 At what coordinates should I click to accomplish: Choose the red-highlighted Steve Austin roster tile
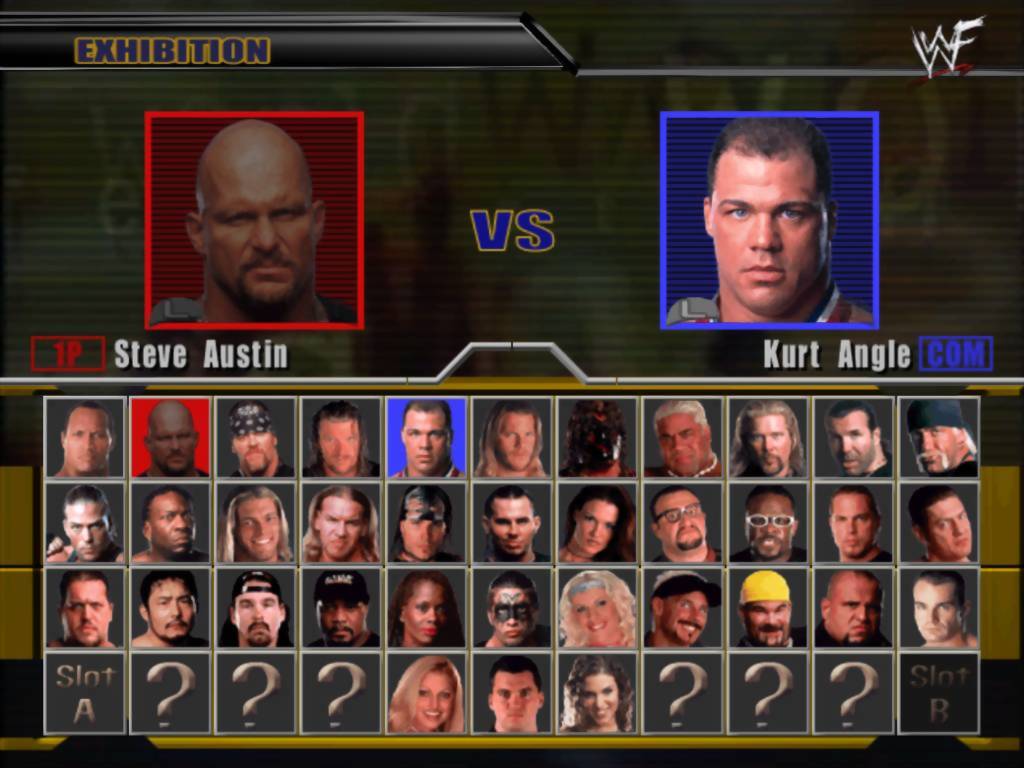(x=170, y=438)
